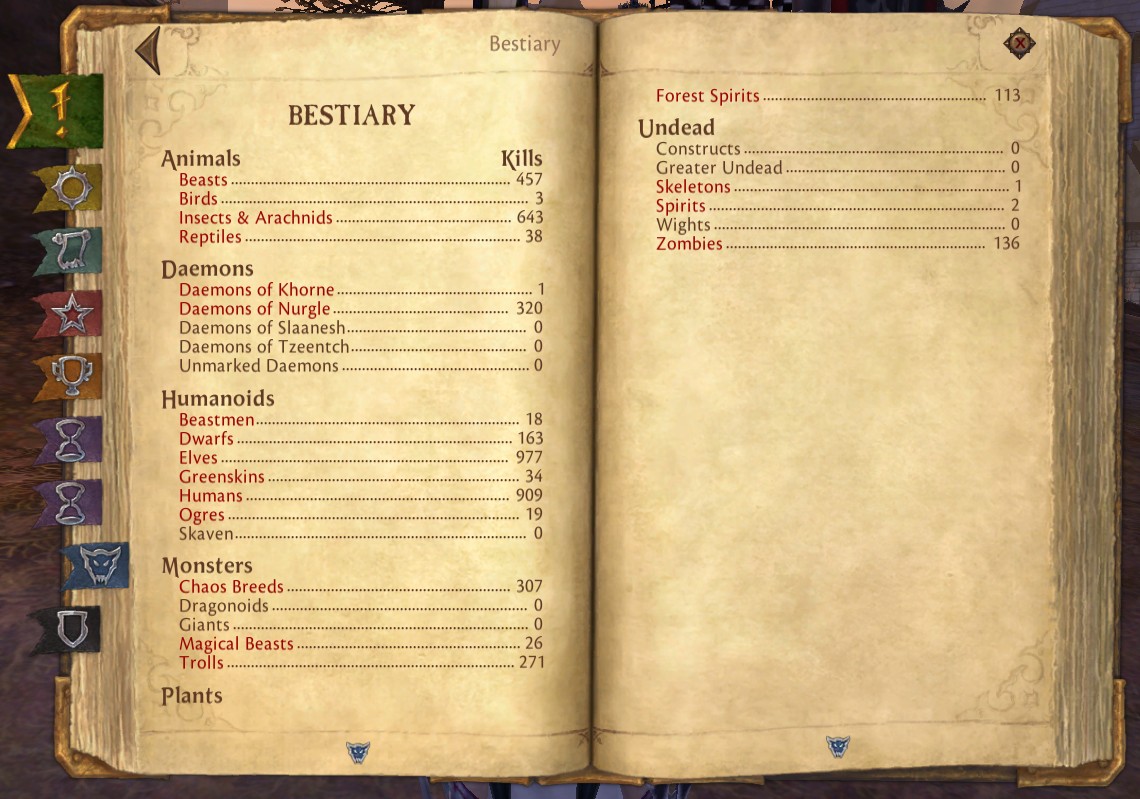
Task: Open the green exclamation mark bookmark tab
Action: pyautogui.click(x=58, y=111)
